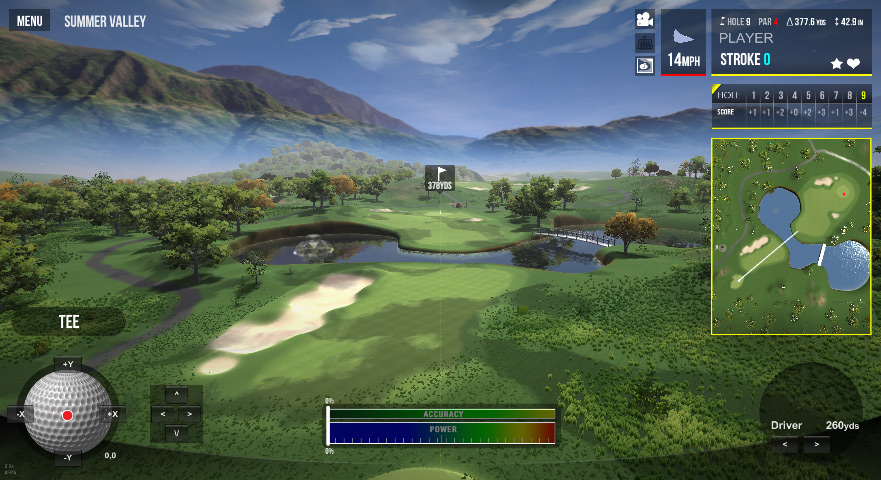Viewport: 881px width, 480px height.
Task: Open the MENU button
Action: click(x=30, y=21)
